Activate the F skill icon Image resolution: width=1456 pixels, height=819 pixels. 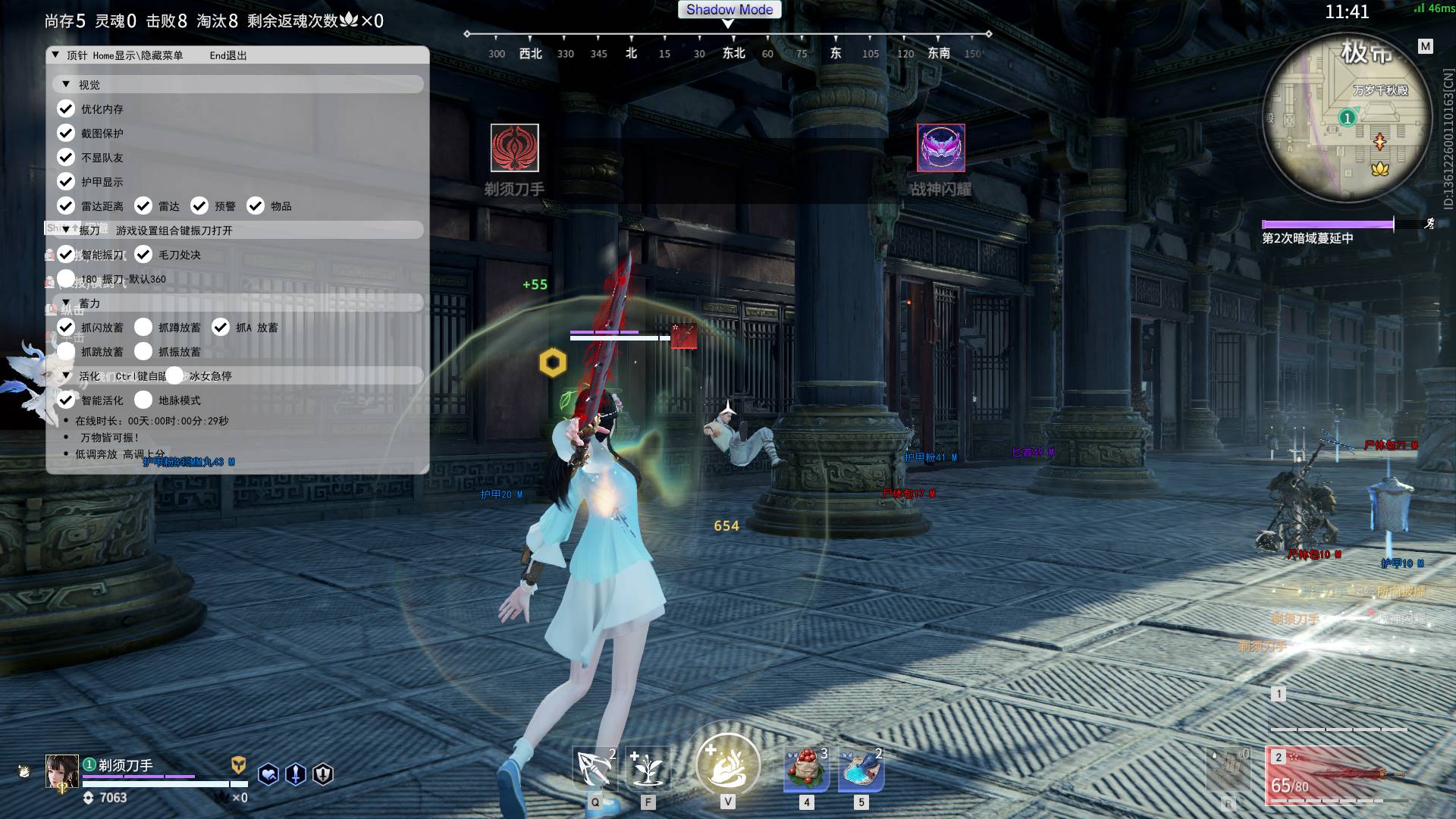[648, 767]
